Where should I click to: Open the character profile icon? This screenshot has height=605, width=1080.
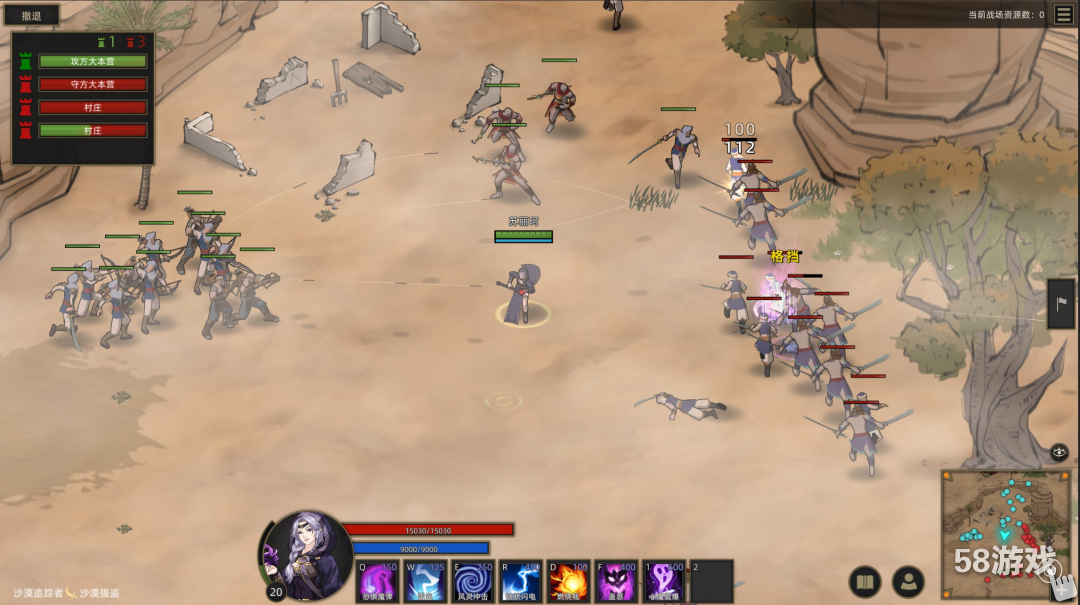coord(908,581)
